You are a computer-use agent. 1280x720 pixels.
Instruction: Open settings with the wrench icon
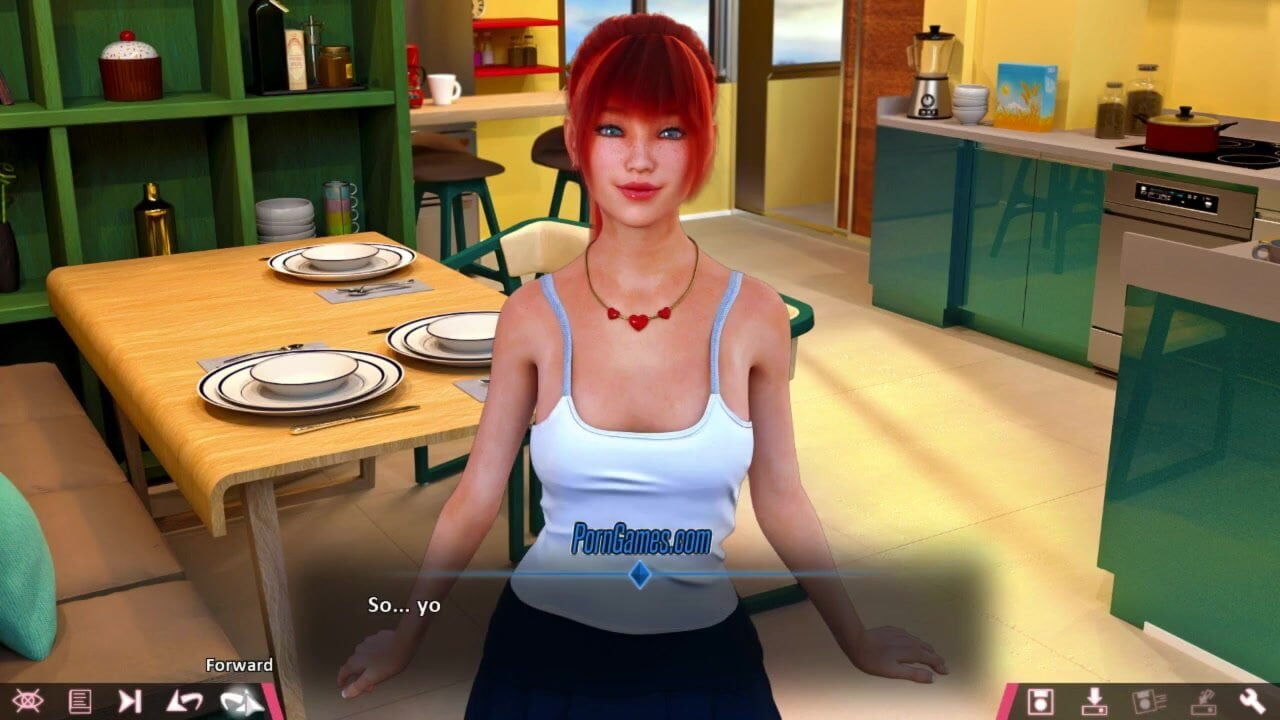coord(1252,701)
